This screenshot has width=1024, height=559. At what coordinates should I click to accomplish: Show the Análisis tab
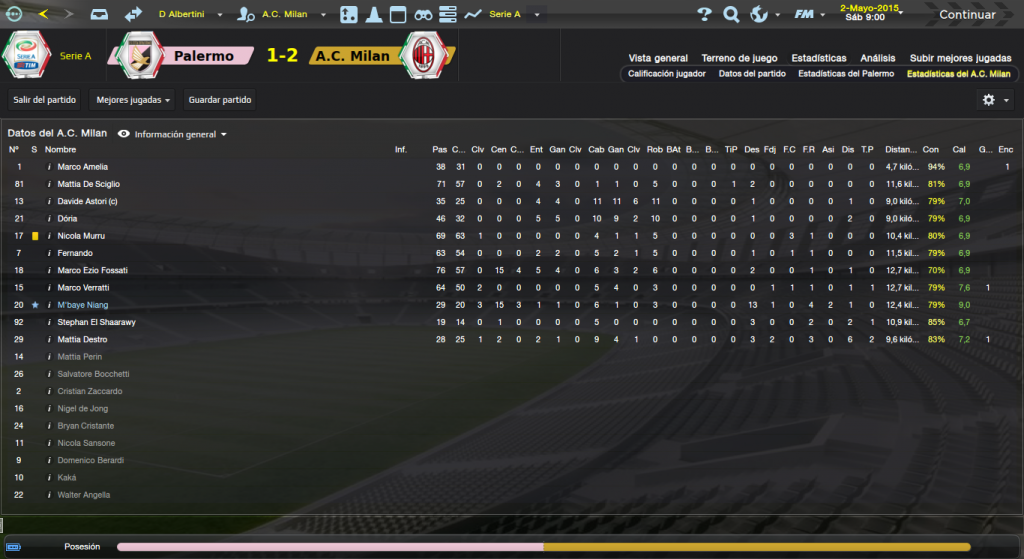pos(878,58)
